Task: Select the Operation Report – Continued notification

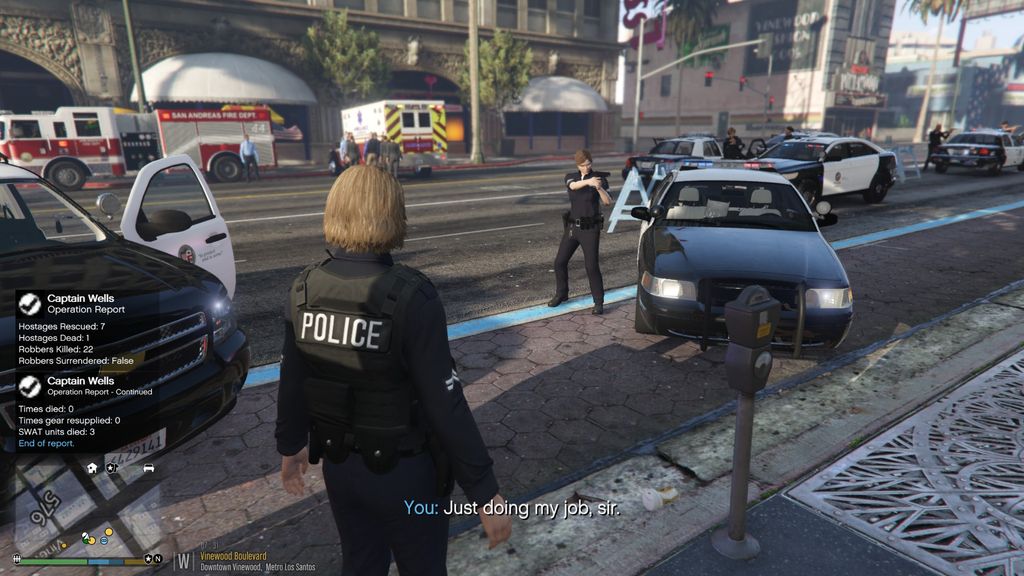Action: coord(82,412)
